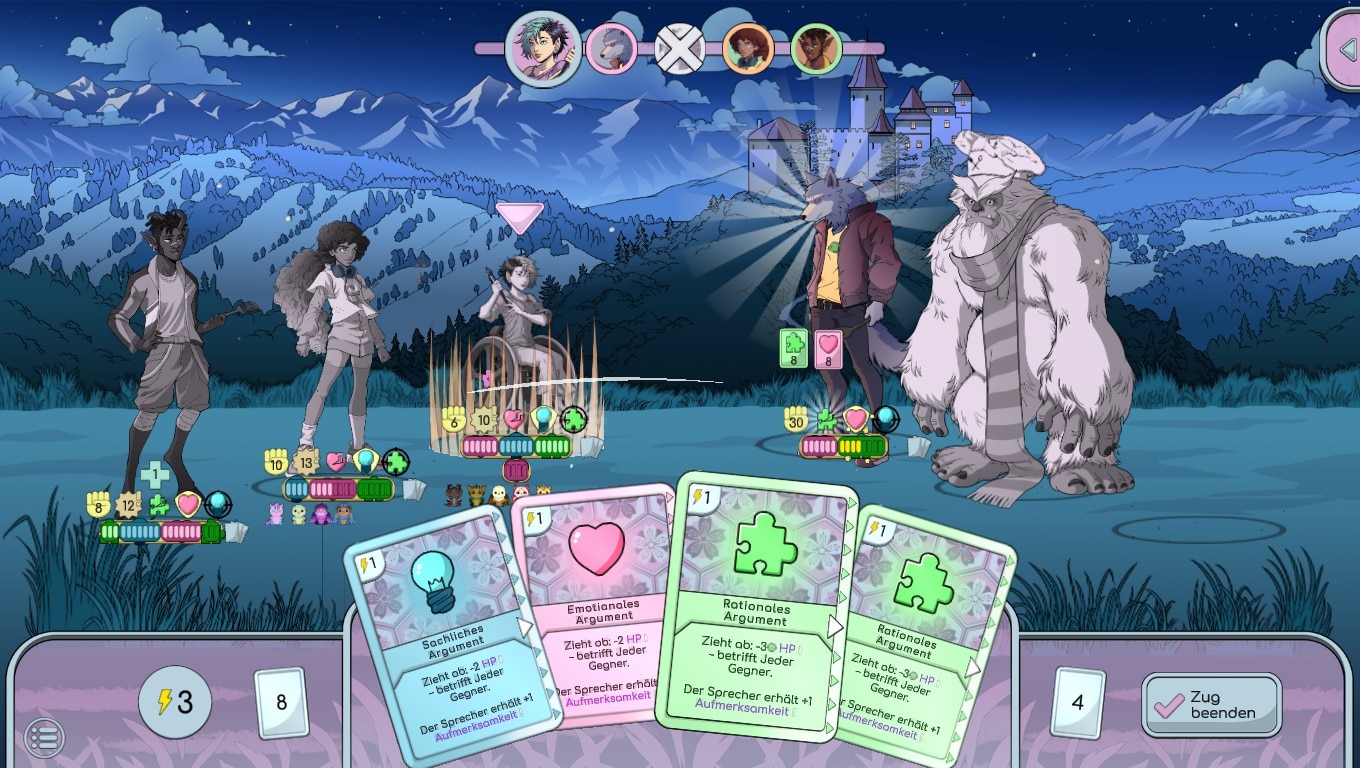The height and width of the screenshot is (768, 1360).
Task: View the discard pile showing 4
Action: (x=1077, y=702)
